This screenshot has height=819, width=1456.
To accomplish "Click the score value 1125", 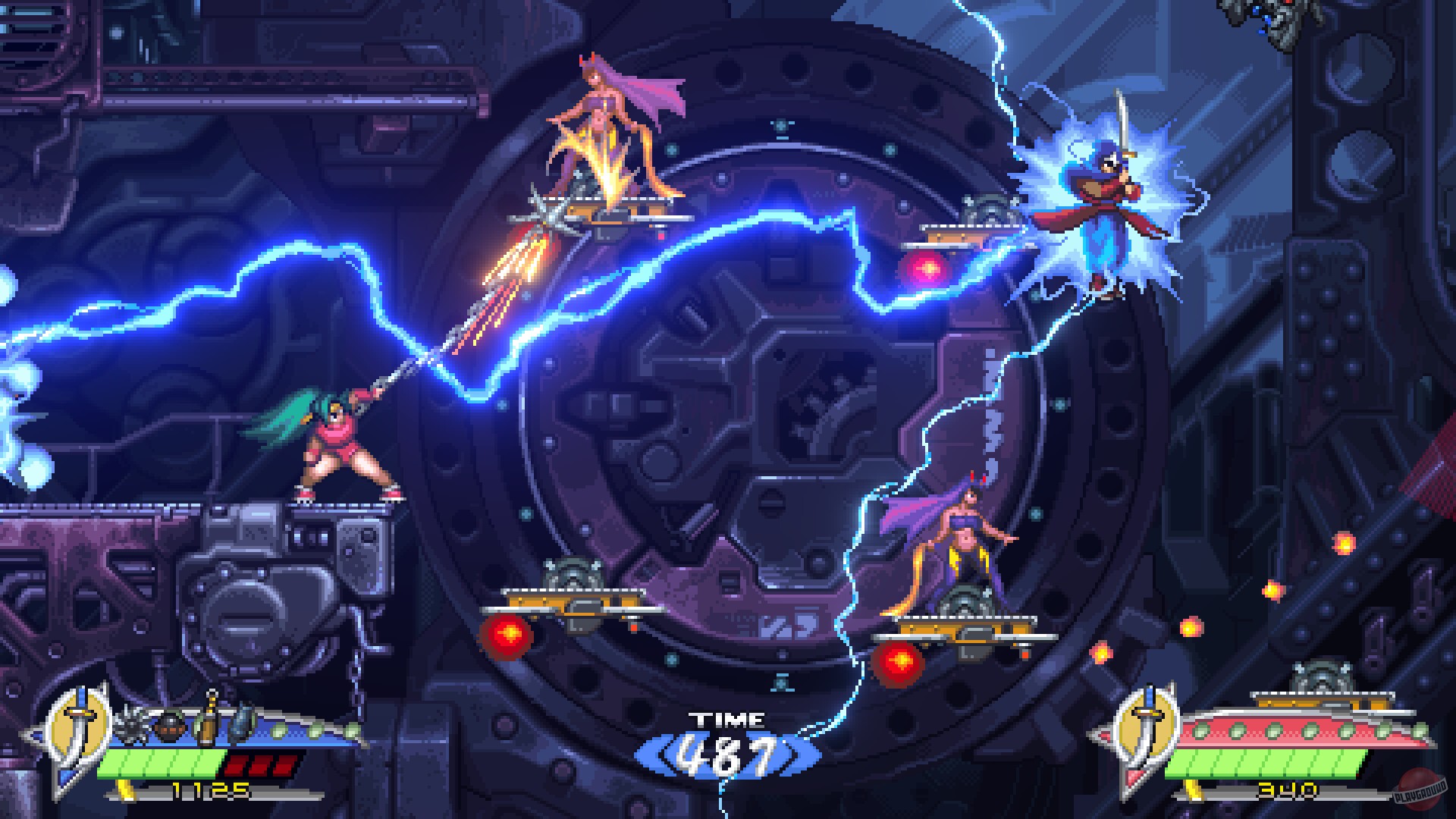I will point(210,790).
